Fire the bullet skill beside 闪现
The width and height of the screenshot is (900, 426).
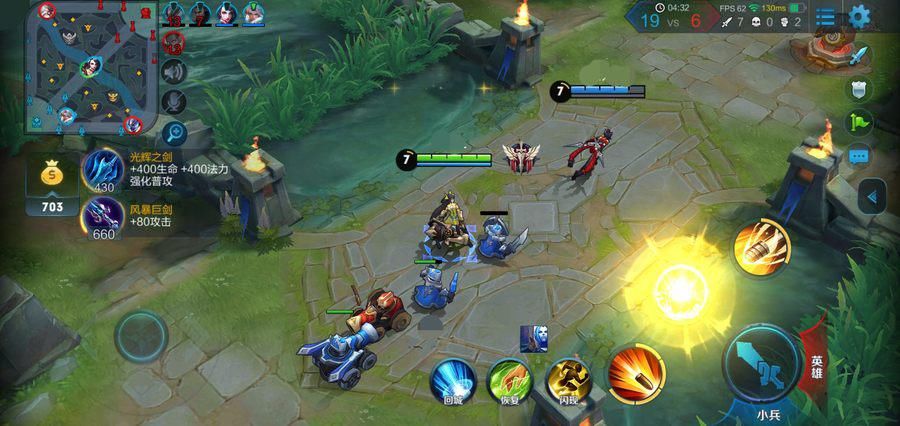(636, 371)
